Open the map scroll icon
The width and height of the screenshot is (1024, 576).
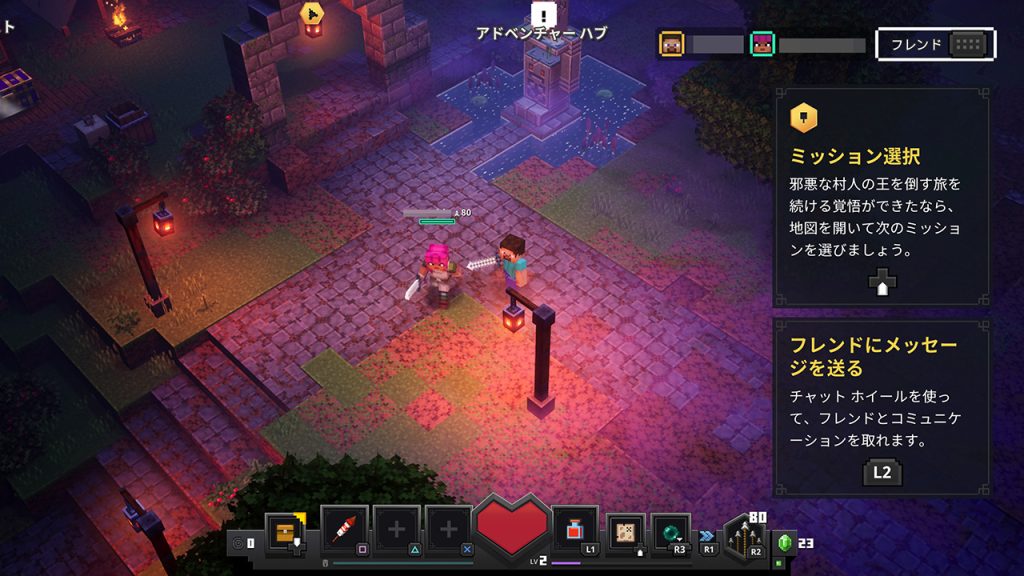click(x=627, y=532)
